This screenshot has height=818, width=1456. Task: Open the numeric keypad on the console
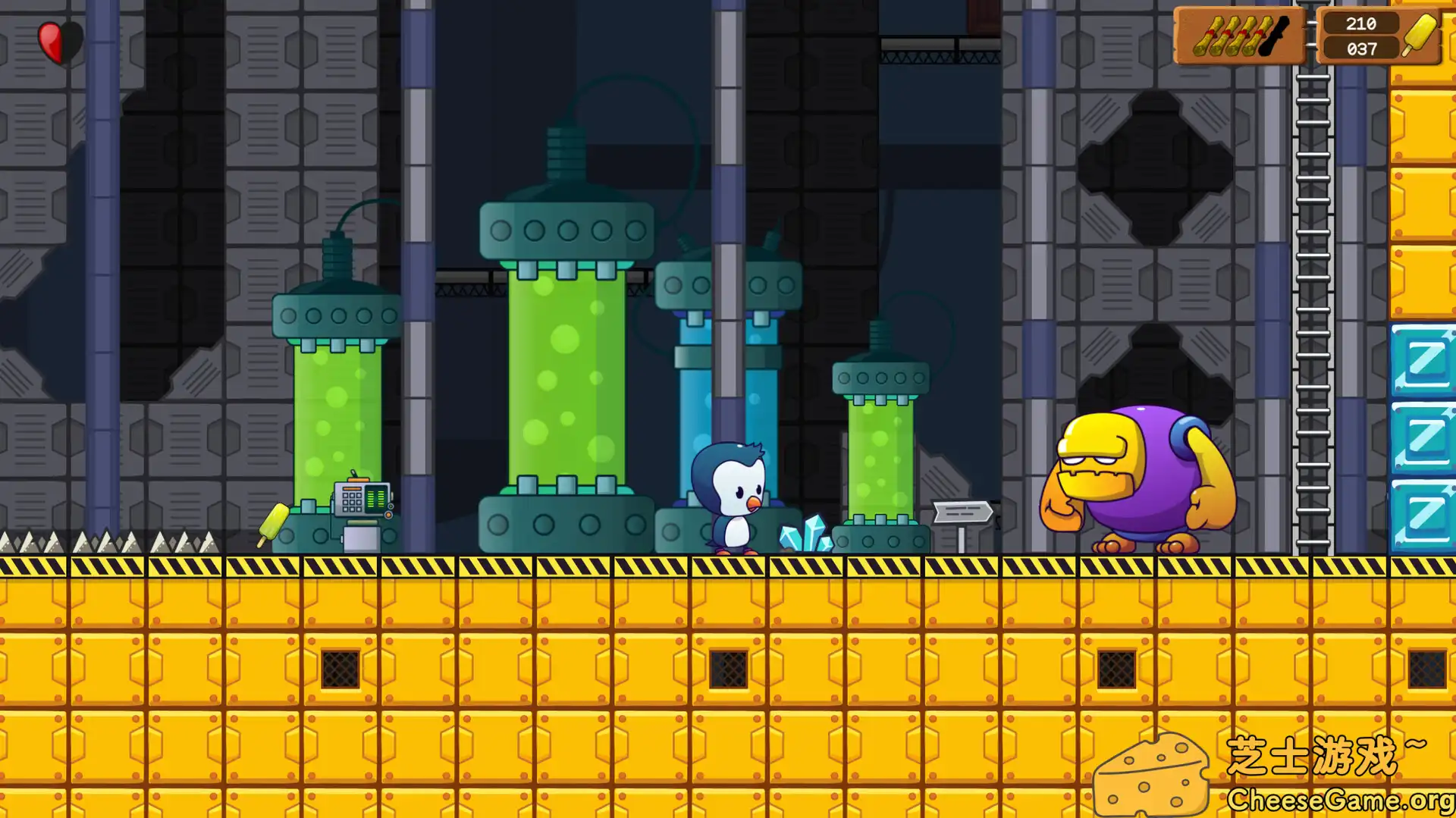353,502
